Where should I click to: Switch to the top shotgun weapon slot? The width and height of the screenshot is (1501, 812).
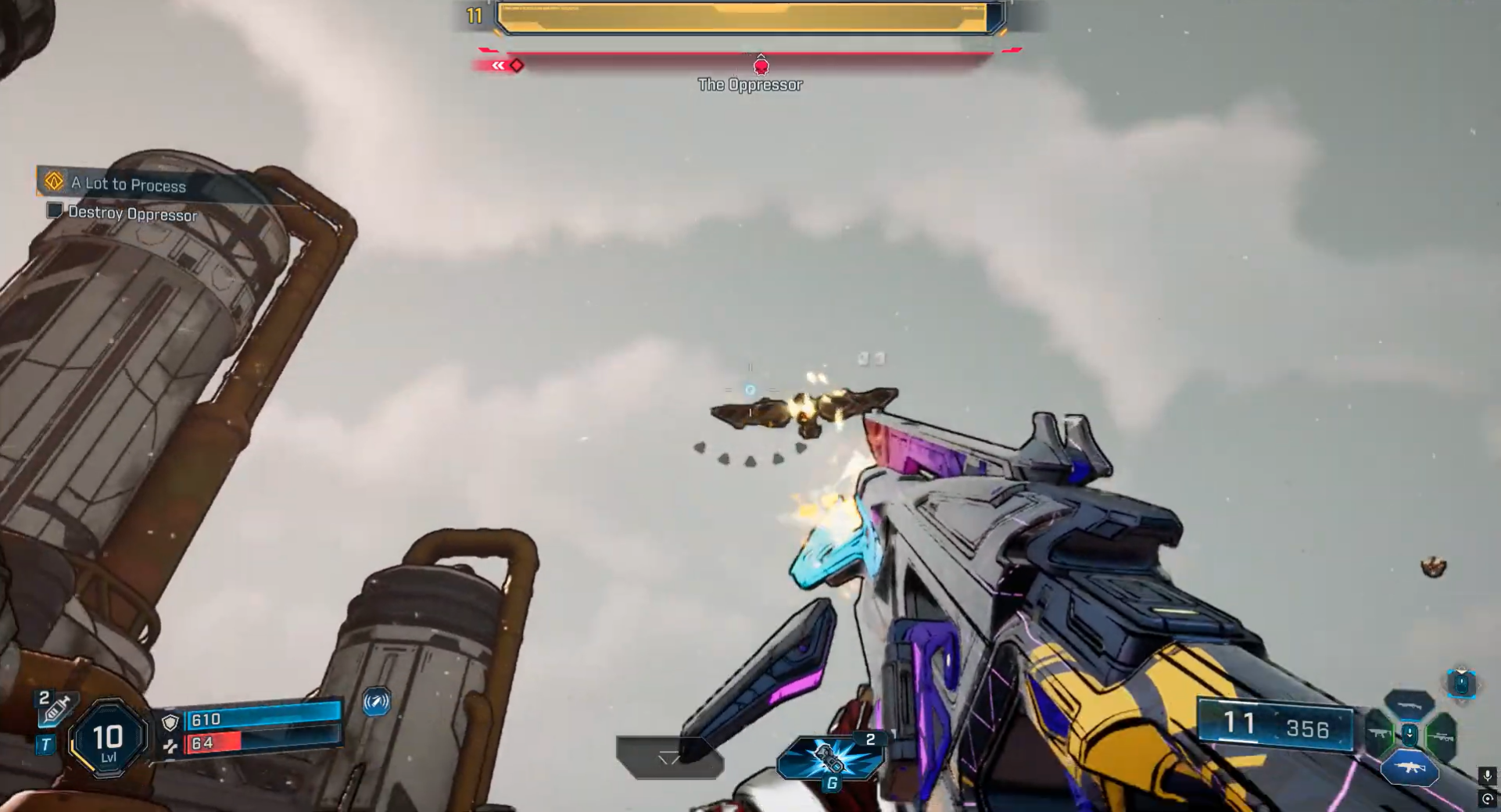[x=1409, y=705]
